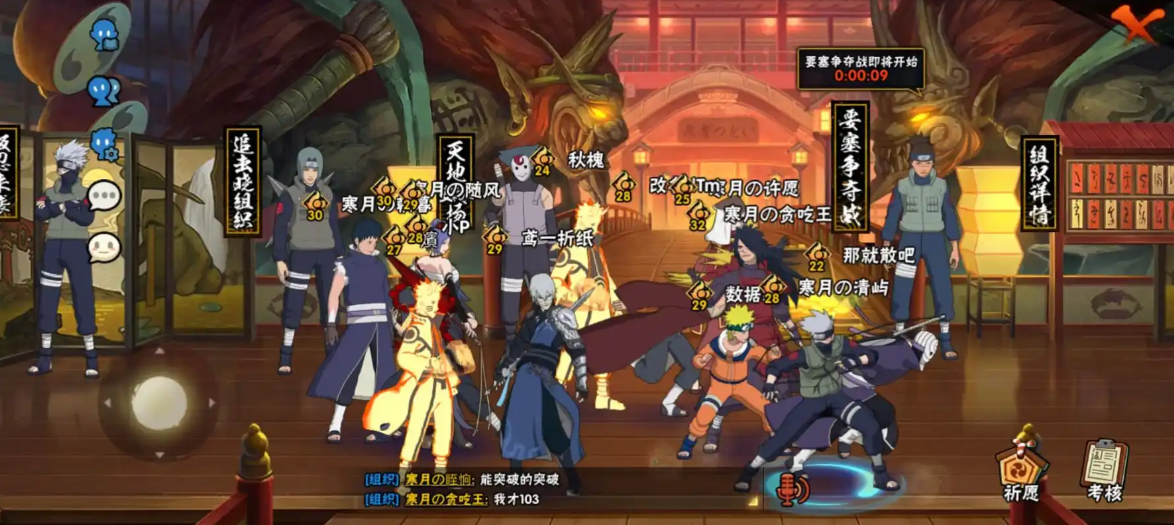Open the smiley face emote bubble
This screenshot has width=1174, height=525.
click(x=103, y=245)
